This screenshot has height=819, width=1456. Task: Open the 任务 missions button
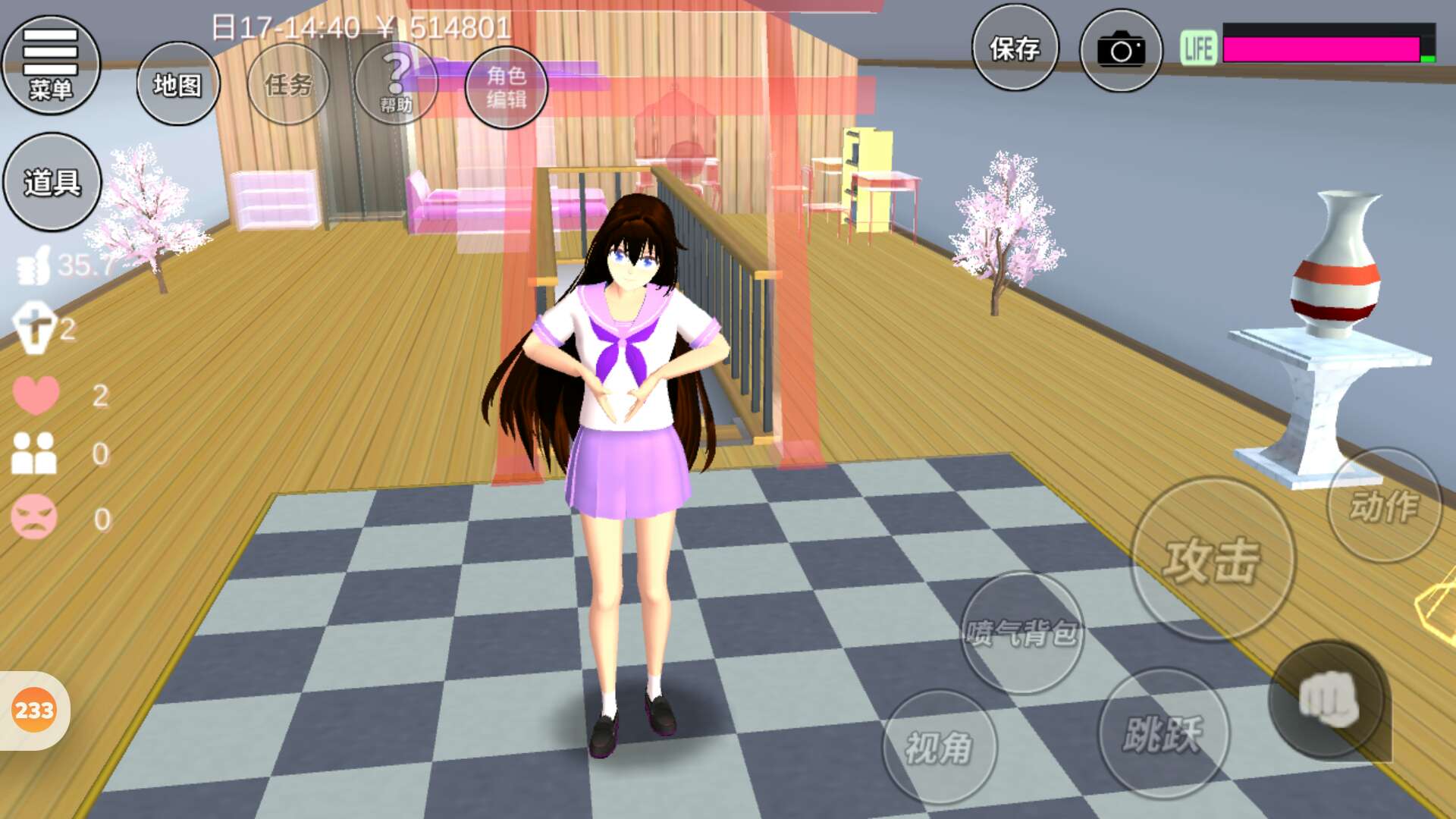pyautogui.click(x=288, y=84)
